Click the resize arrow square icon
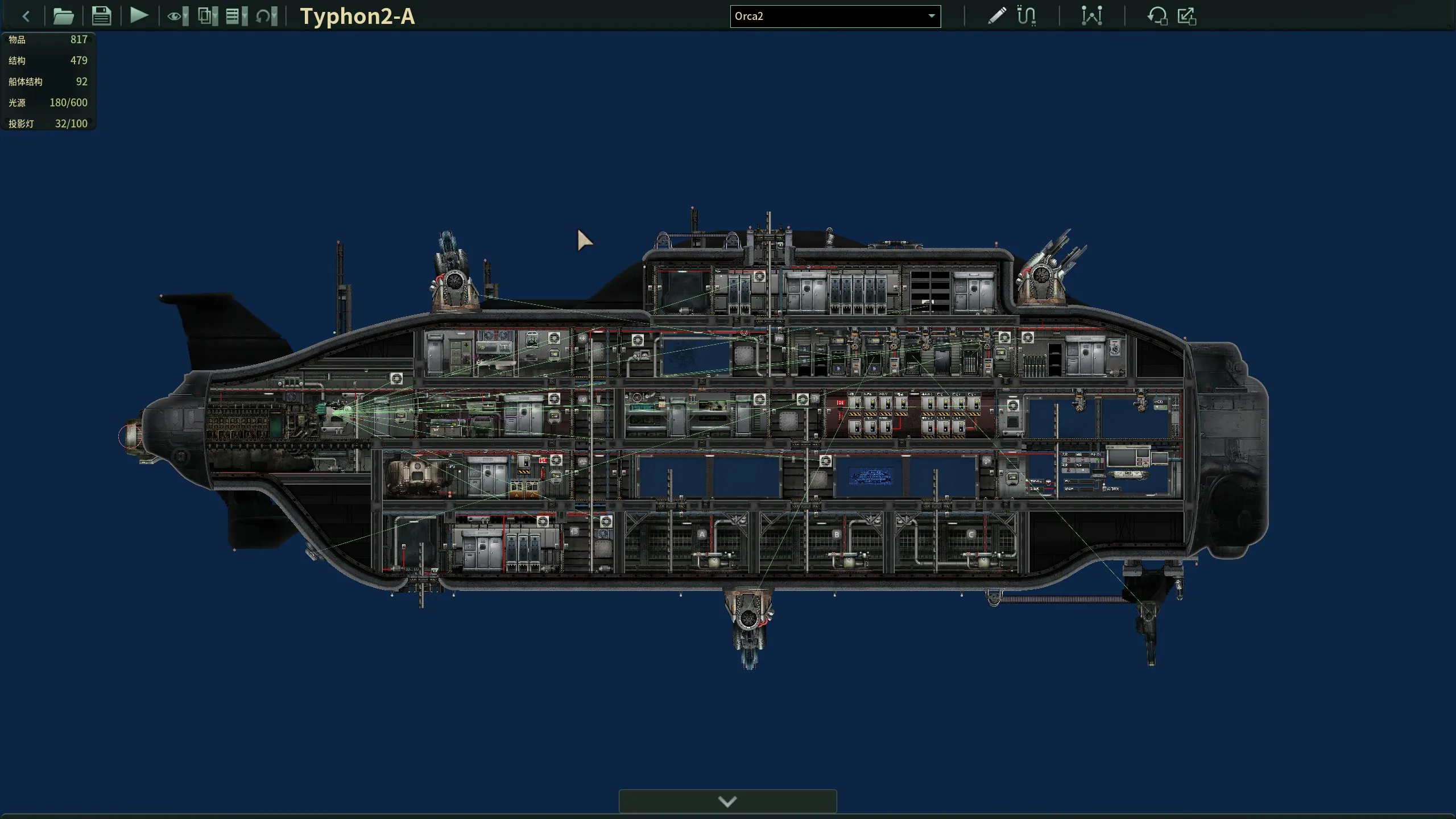1456x819 pixels. (x=1187, y=16)
